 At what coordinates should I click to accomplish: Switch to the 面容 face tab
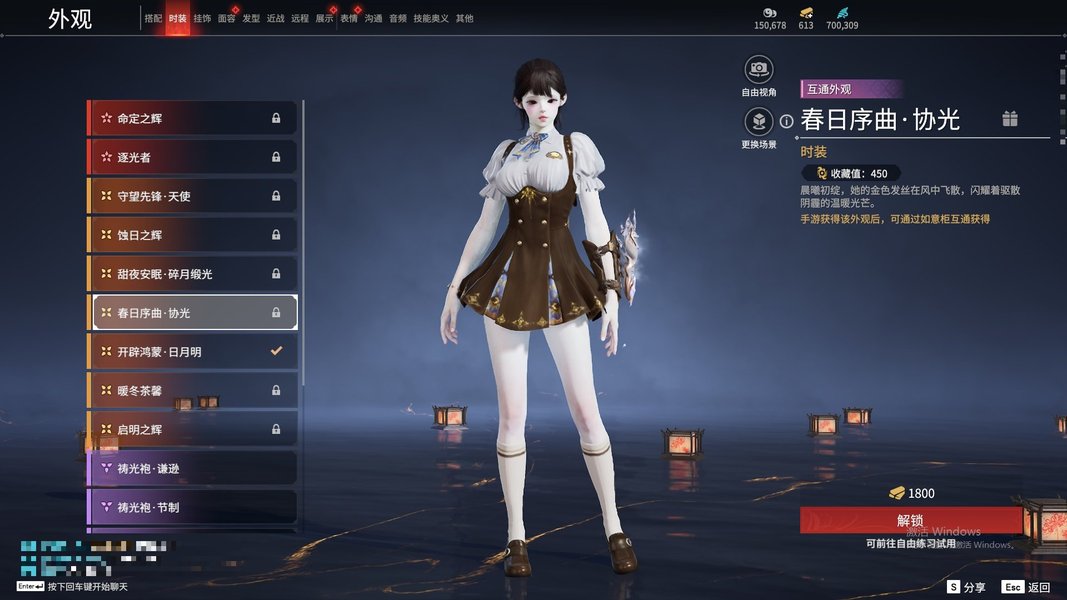[227, 18]
